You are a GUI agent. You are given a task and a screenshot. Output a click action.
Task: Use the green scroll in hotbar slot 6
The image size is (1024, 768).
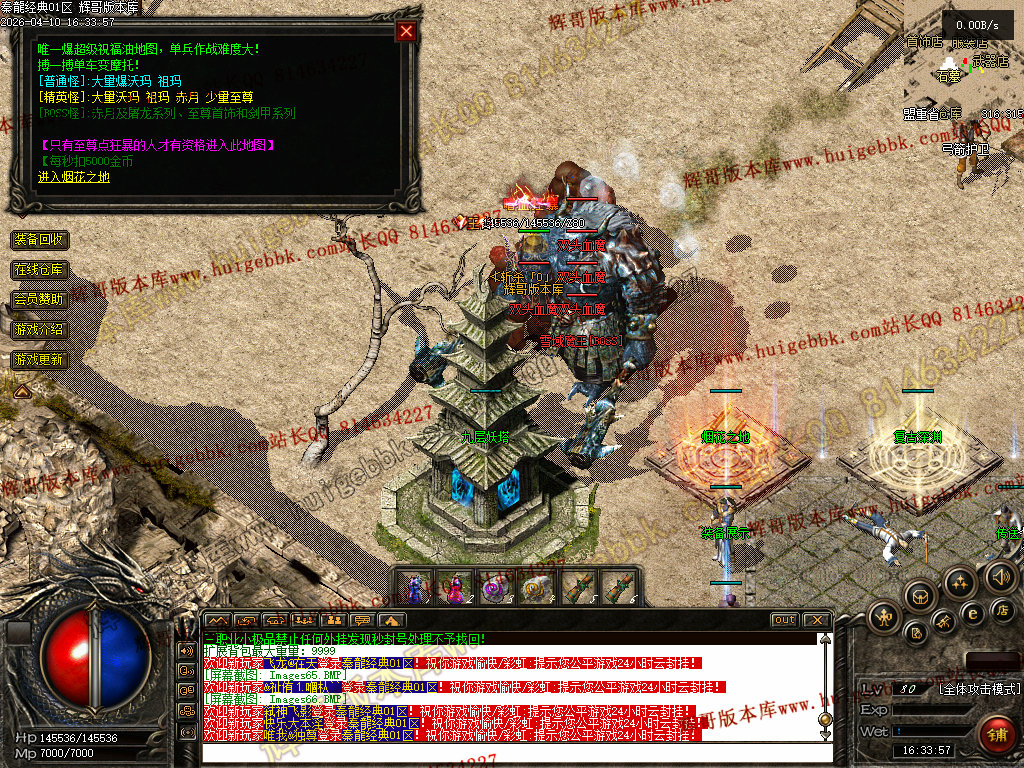pyautogui.click(x=619, y=587)
